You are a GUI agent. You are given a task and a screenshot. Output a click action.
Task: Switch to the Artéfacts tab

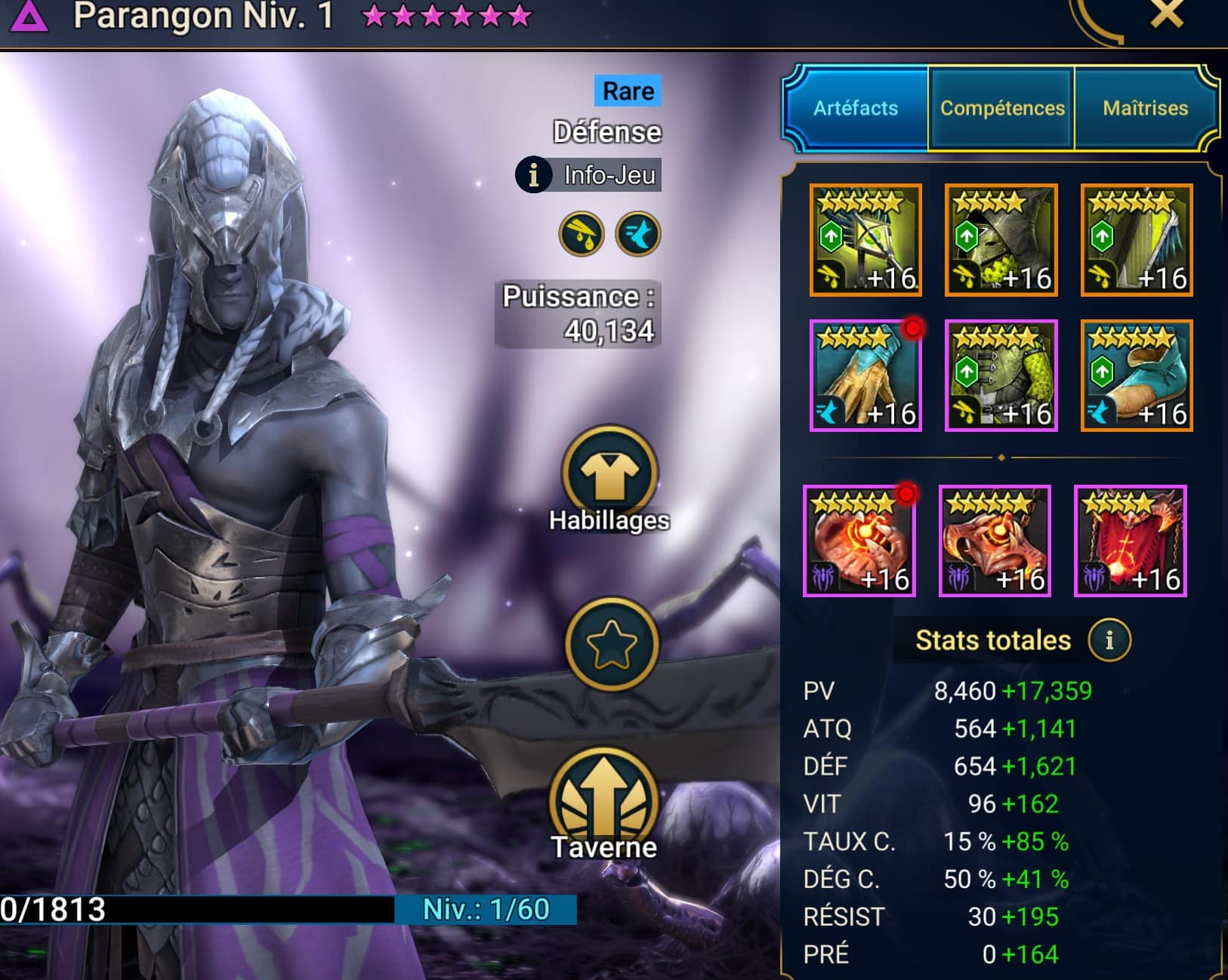point(855,108)
